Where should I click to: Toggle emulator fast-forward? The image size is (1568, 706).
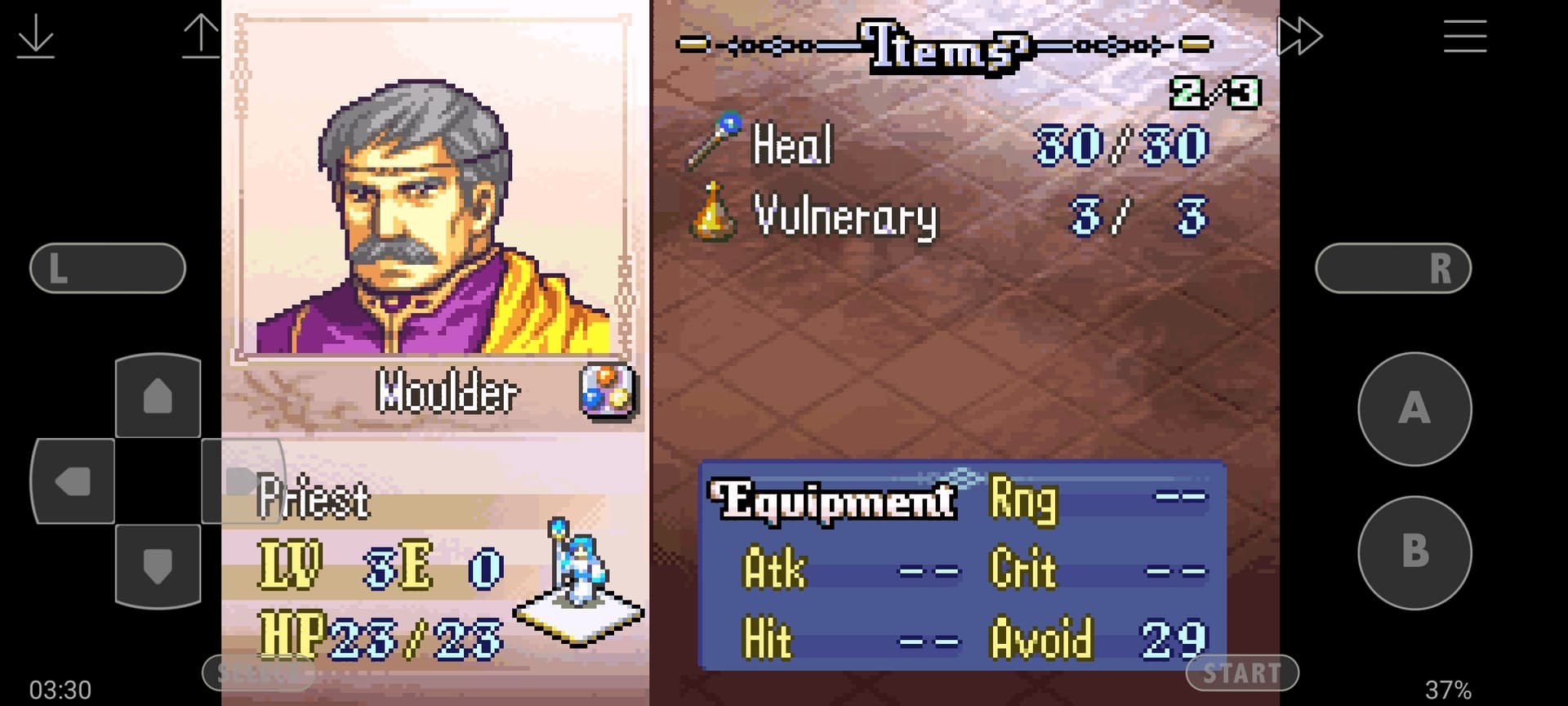[1298, 37]
